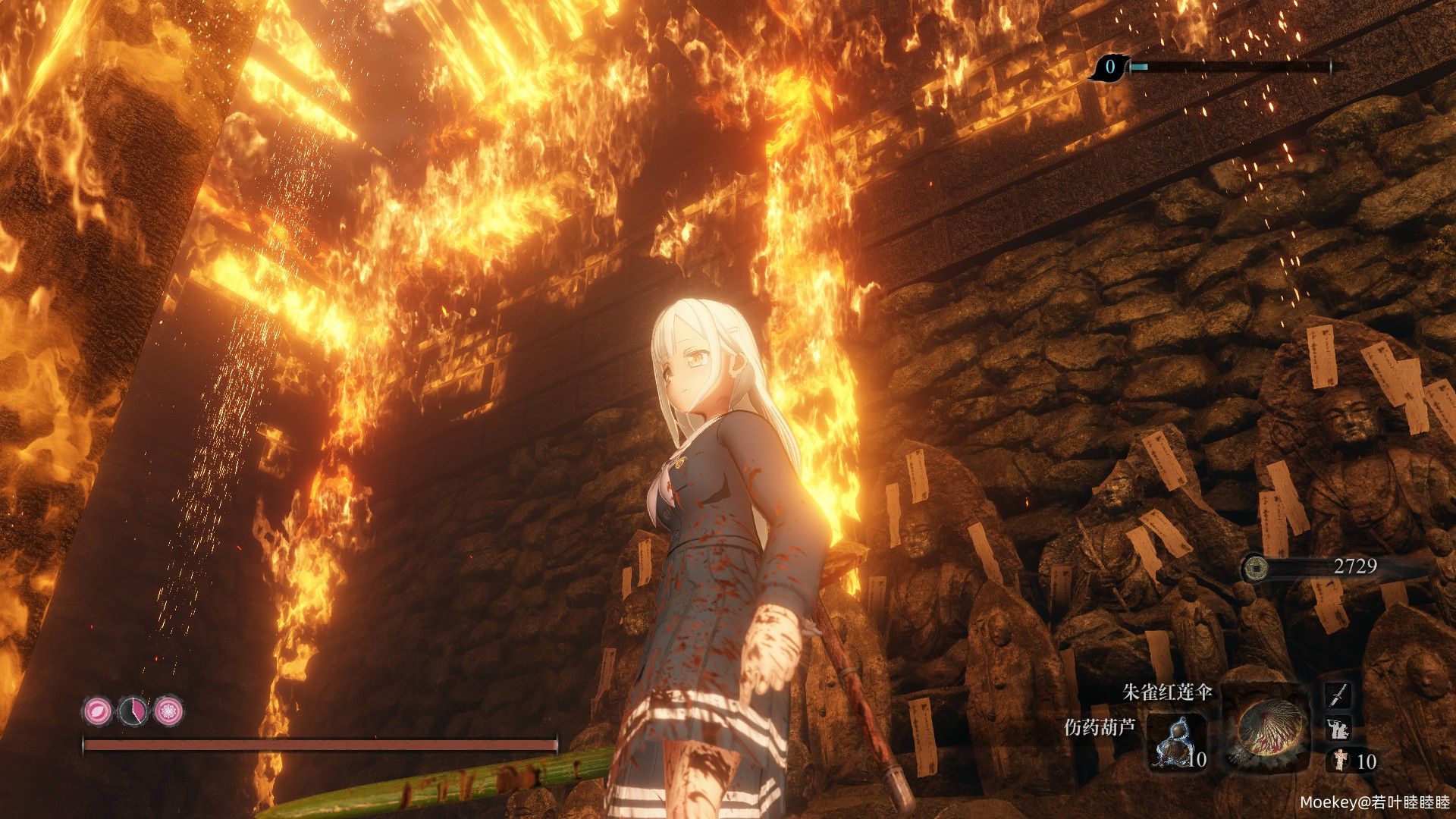Click the sen coin icon

1256,566
